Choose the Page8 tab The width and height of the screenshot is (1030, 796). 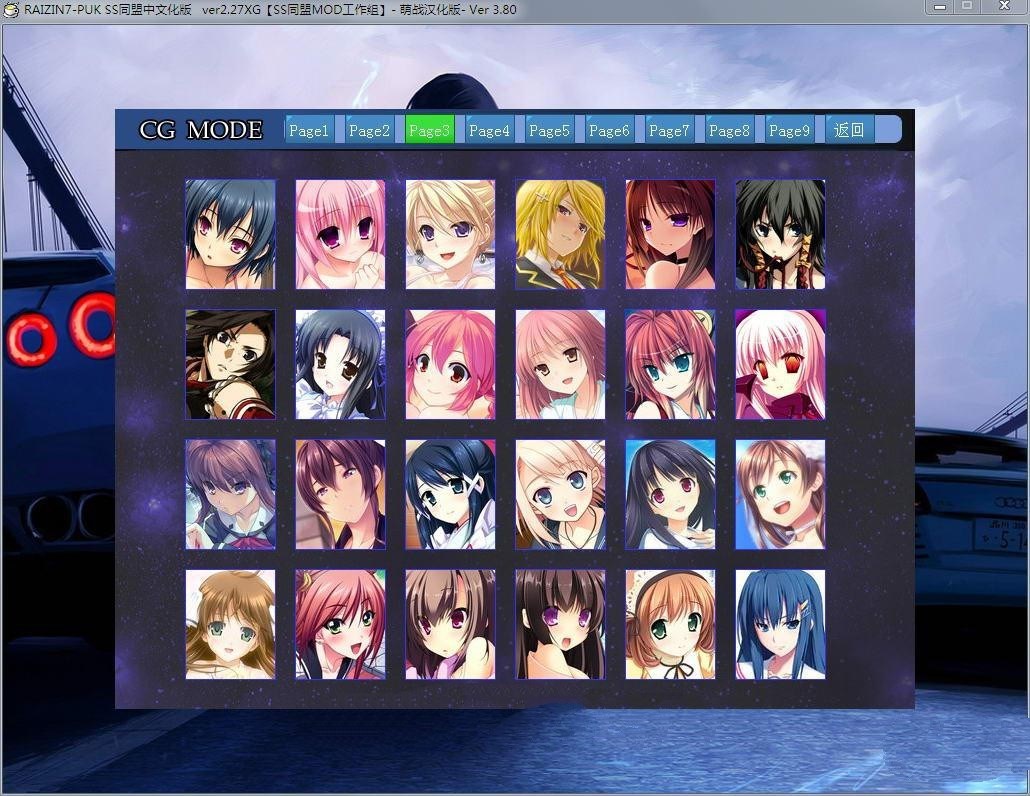[729, 130]
